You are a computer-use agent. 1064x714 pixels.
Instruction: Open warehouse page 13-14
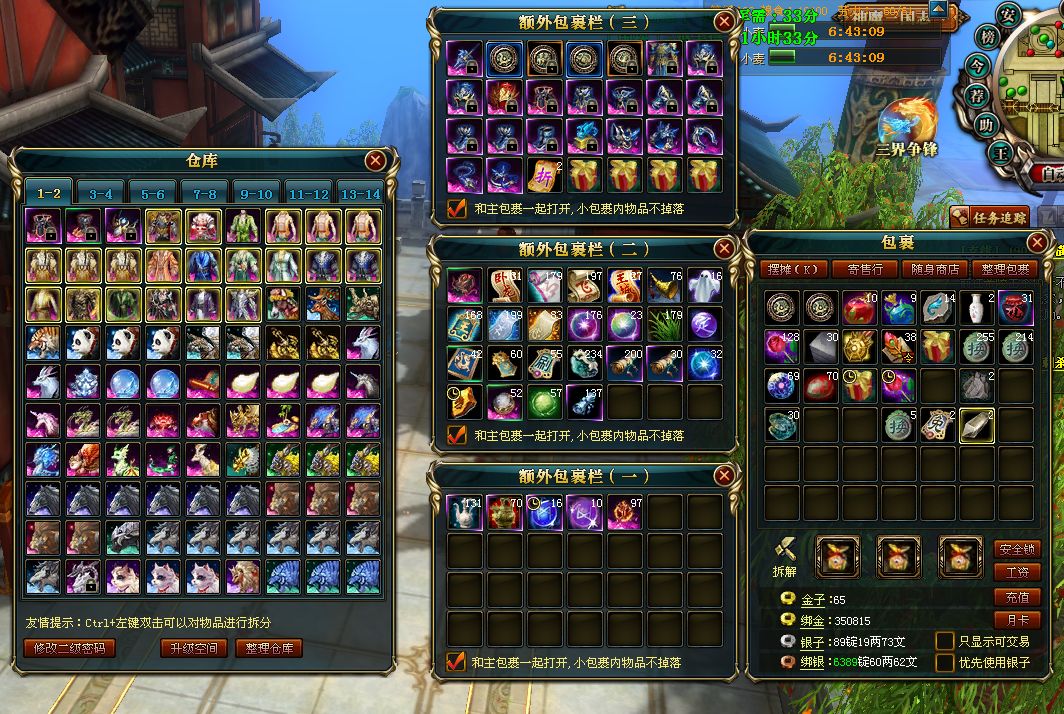pos(360,193)
